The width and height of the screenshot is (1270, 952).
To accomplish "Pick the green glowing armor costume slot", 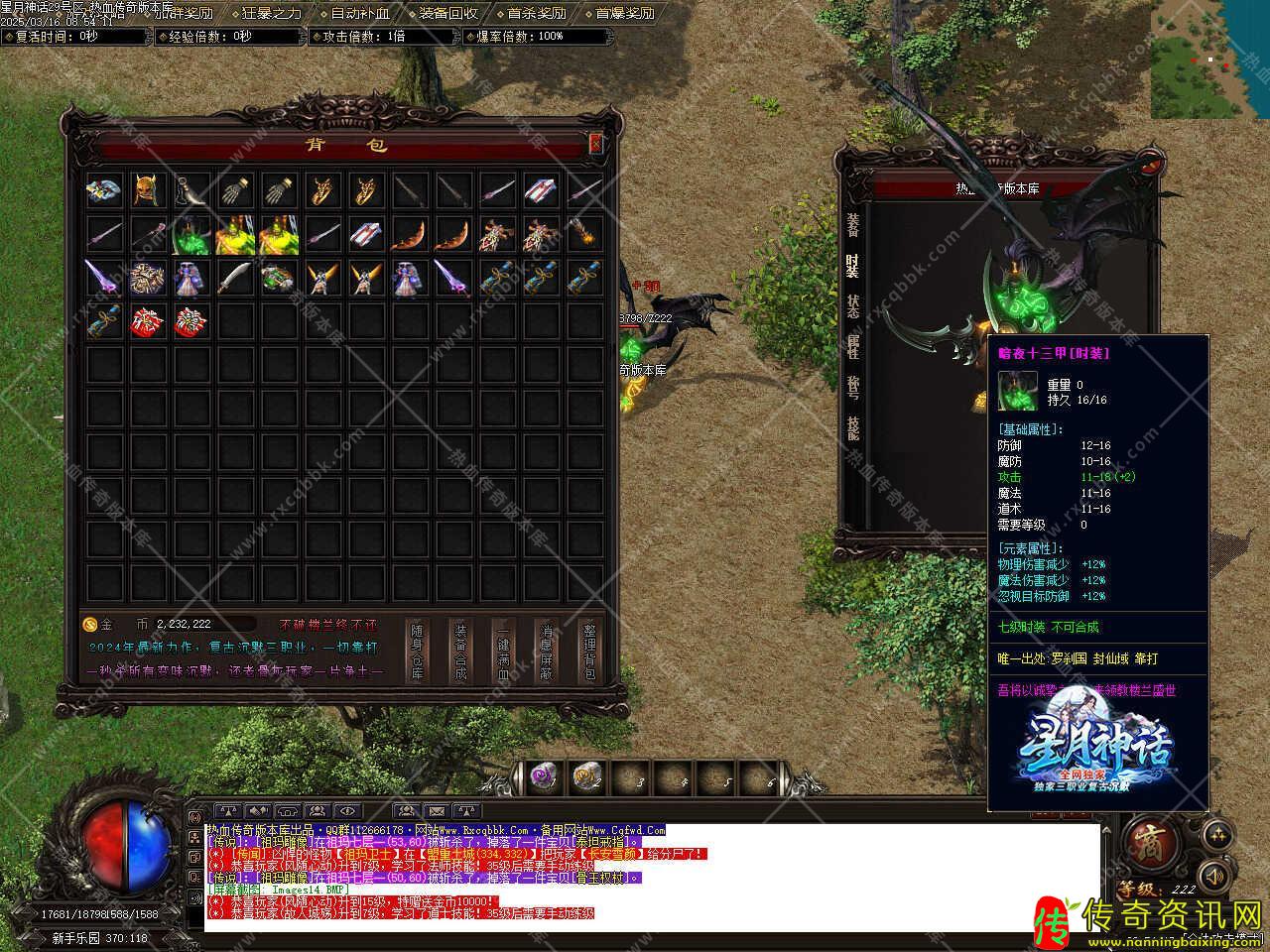I will point(190,235).
